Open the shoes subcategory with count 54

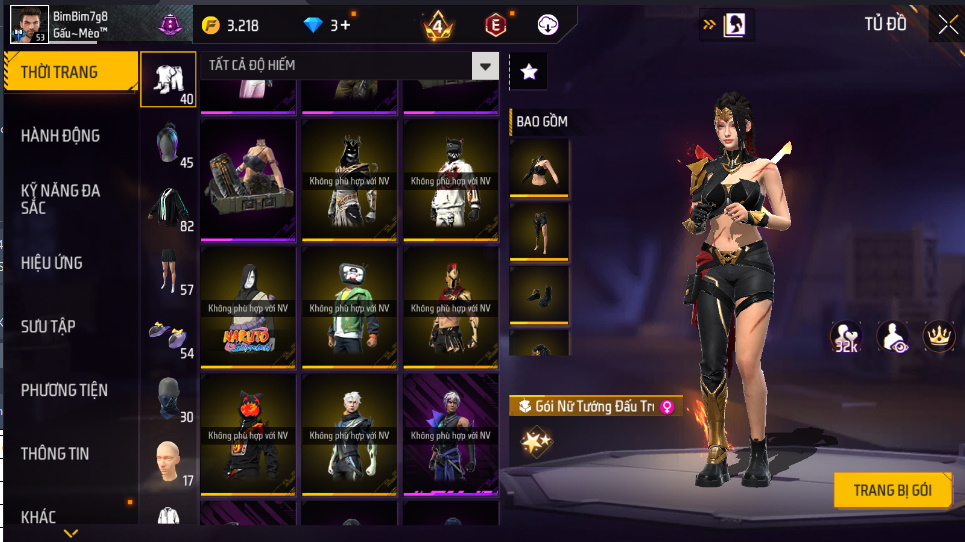pyautogui.click(x=168, y=334)
